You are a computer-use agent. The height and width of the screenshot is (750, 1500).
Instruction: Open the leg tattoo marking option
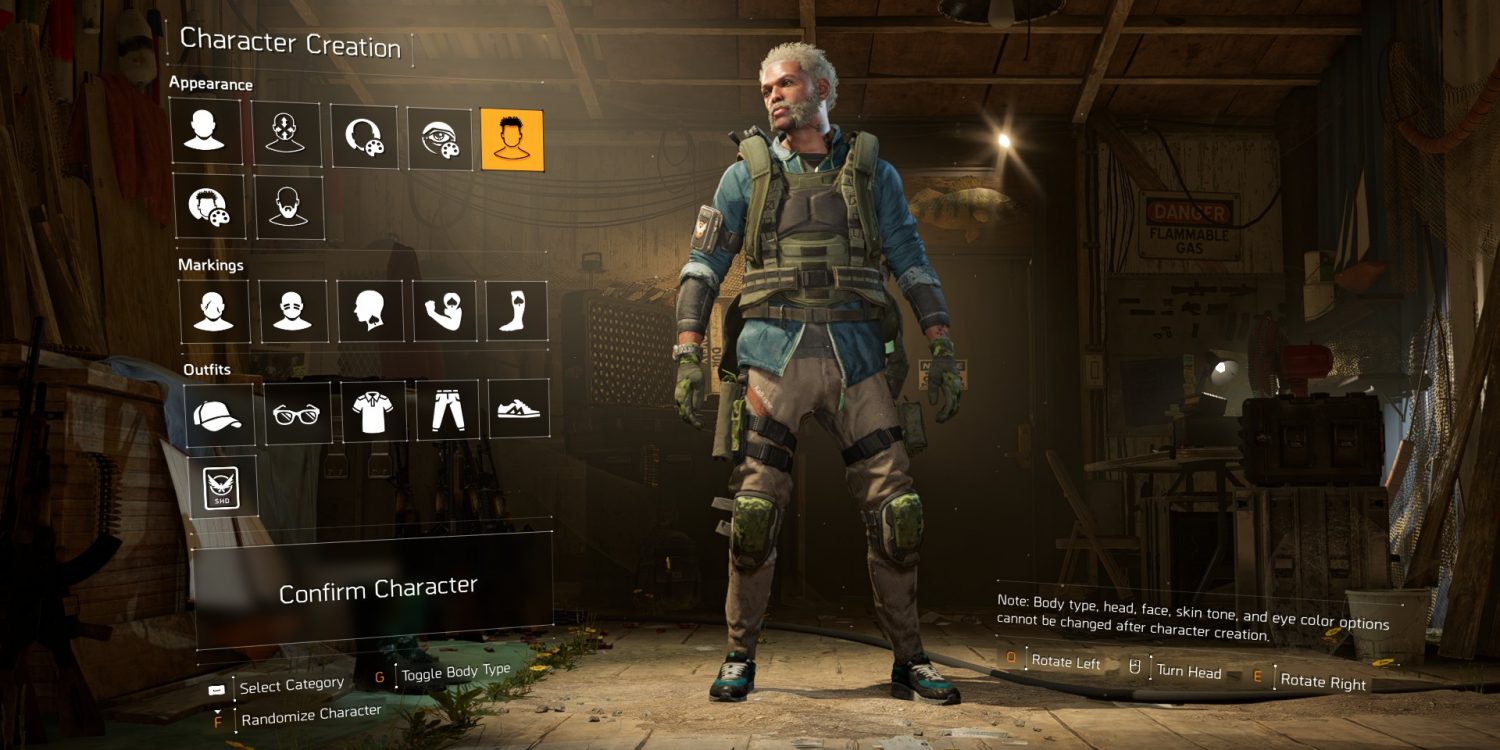(516, 311)
